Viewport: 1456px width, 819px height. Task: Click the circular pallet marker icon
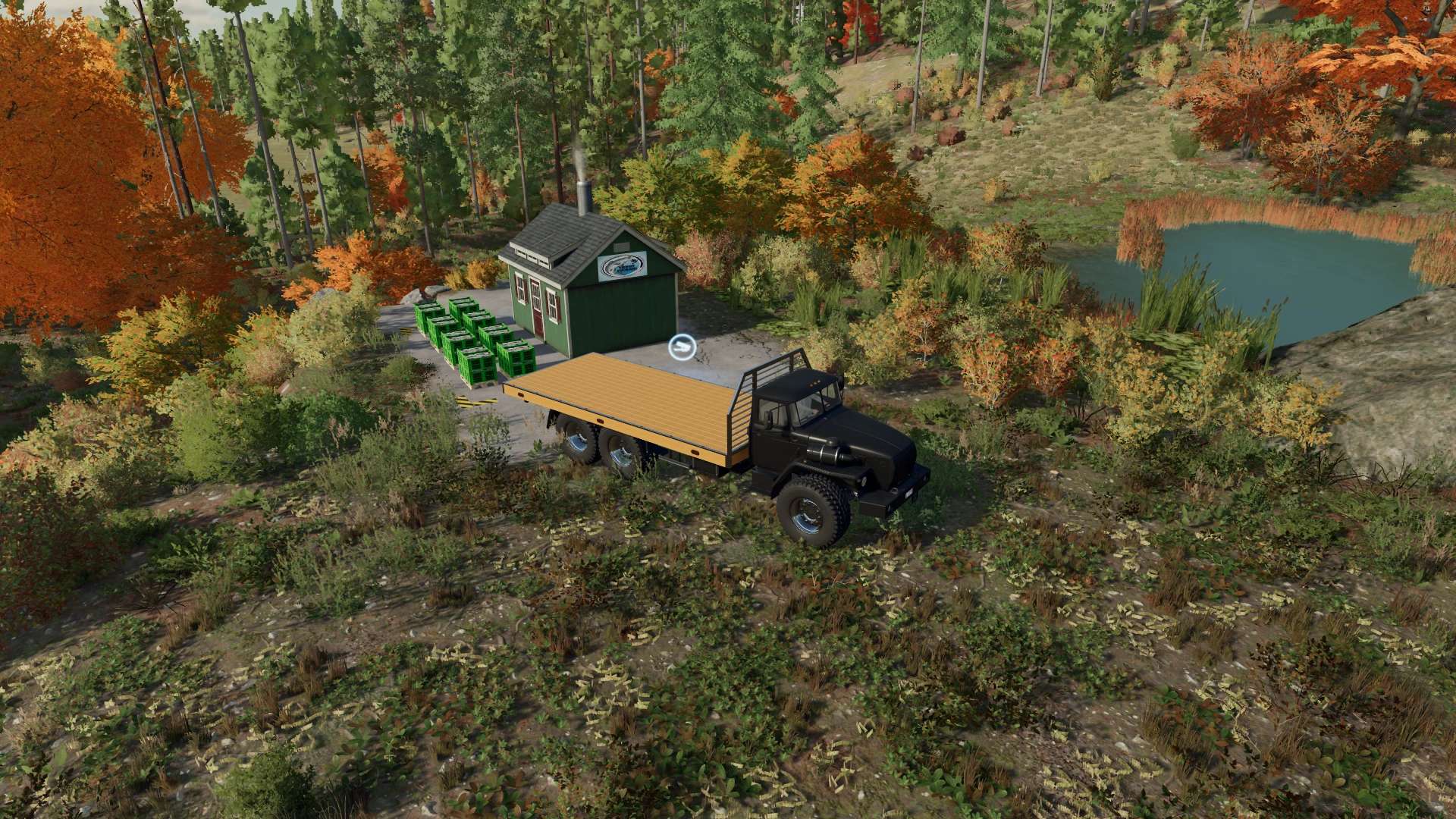coord(680,347)
